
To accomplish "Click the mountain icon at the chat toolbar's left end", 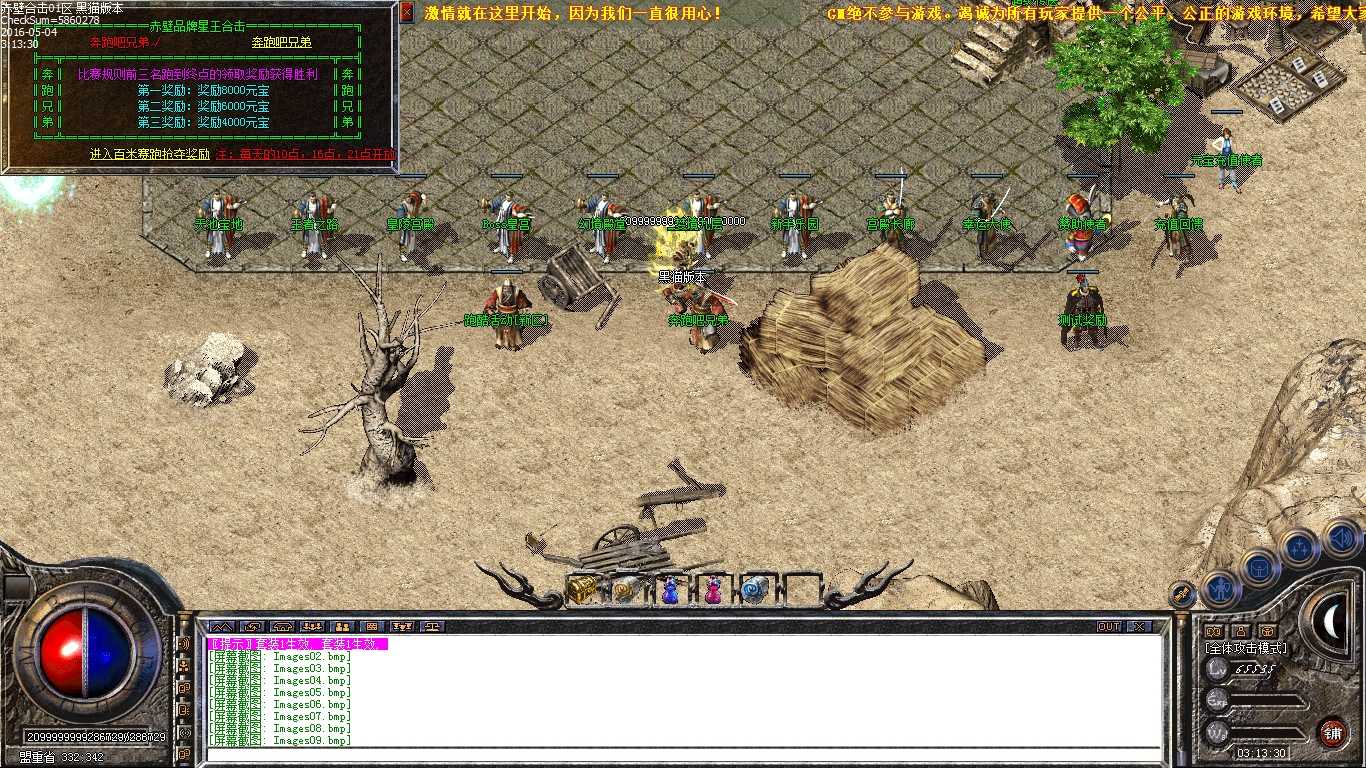I will (x=221, y=626).
